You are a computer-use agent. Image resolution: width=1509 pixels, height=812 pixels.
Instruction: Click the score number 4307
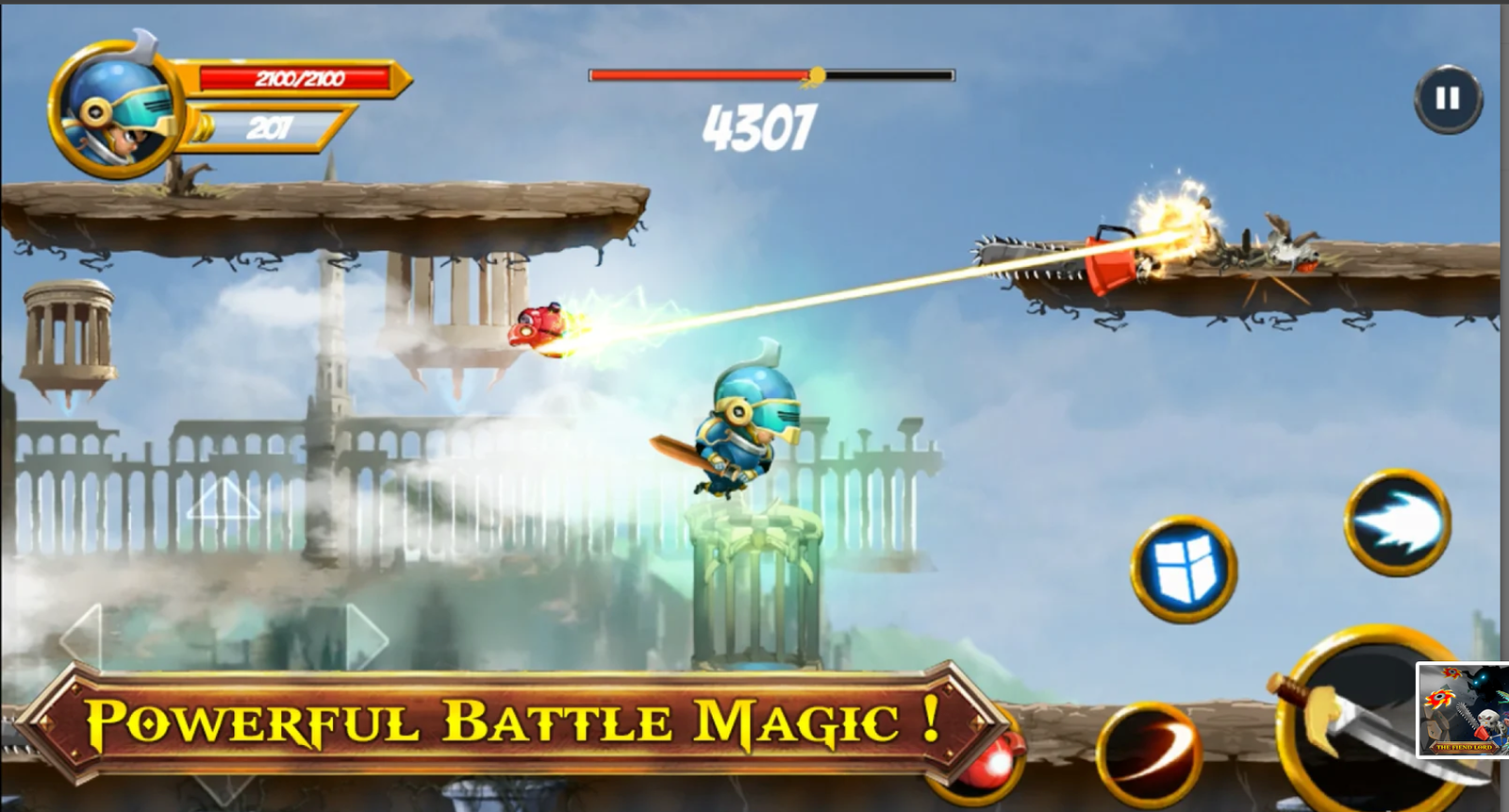(761, 124)
